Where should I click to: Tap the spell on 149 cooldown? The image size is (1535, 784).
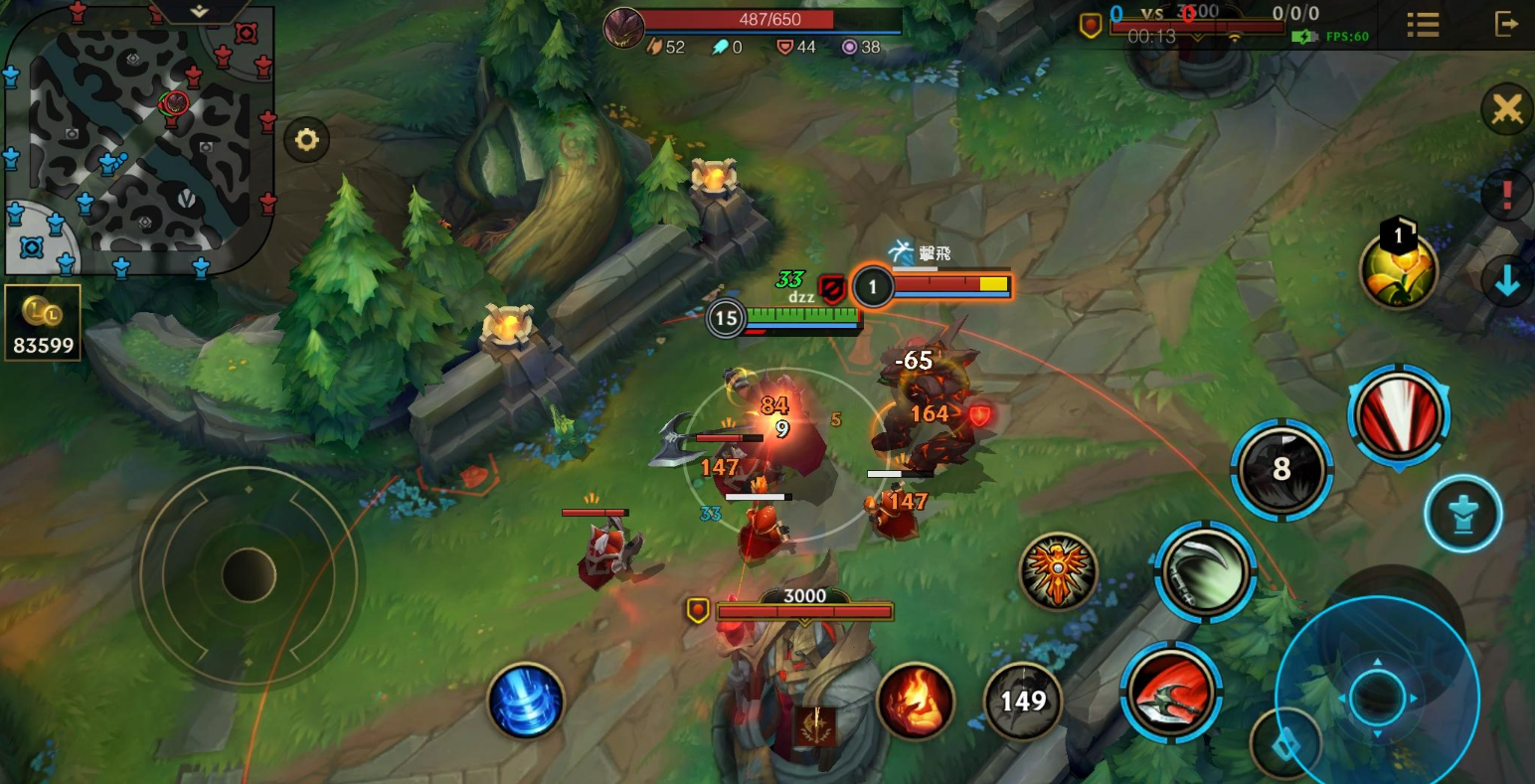pyautogui.click(x=1023, y=702)
